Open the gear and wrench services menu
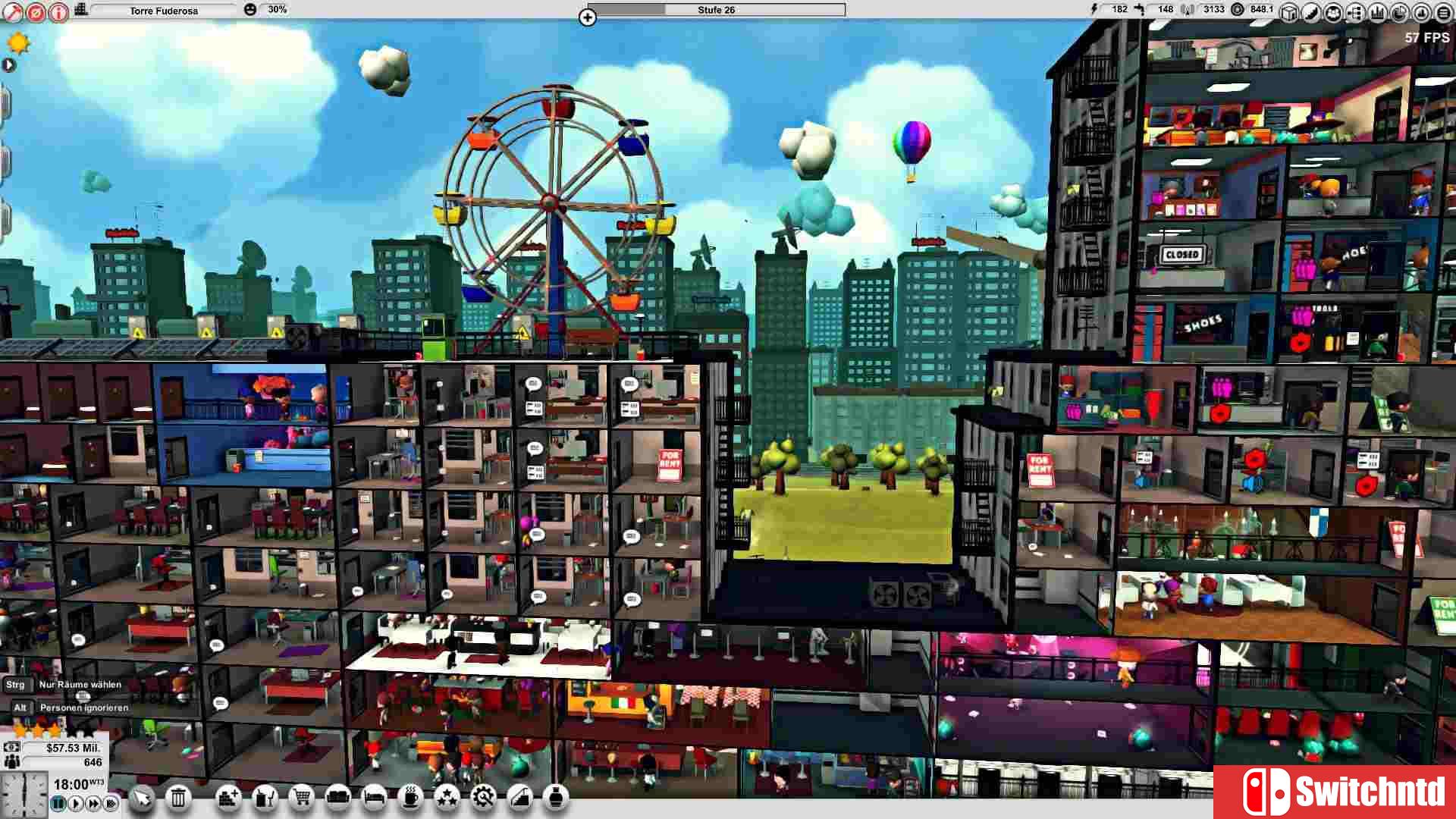Viewport: 1456px width, 819px height. (484, 799)
